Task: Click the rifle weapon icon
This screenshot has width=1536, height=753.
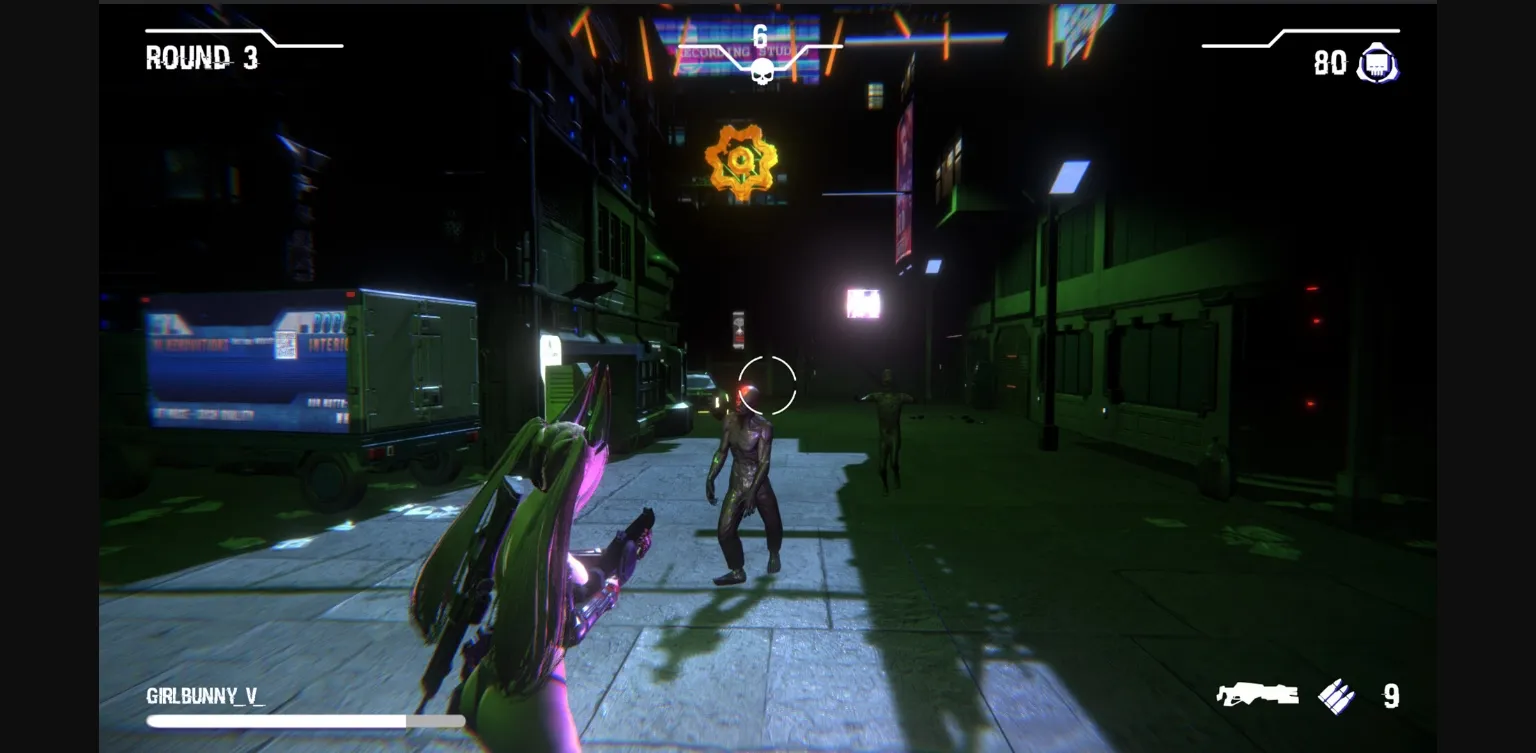Action: 1257,694
